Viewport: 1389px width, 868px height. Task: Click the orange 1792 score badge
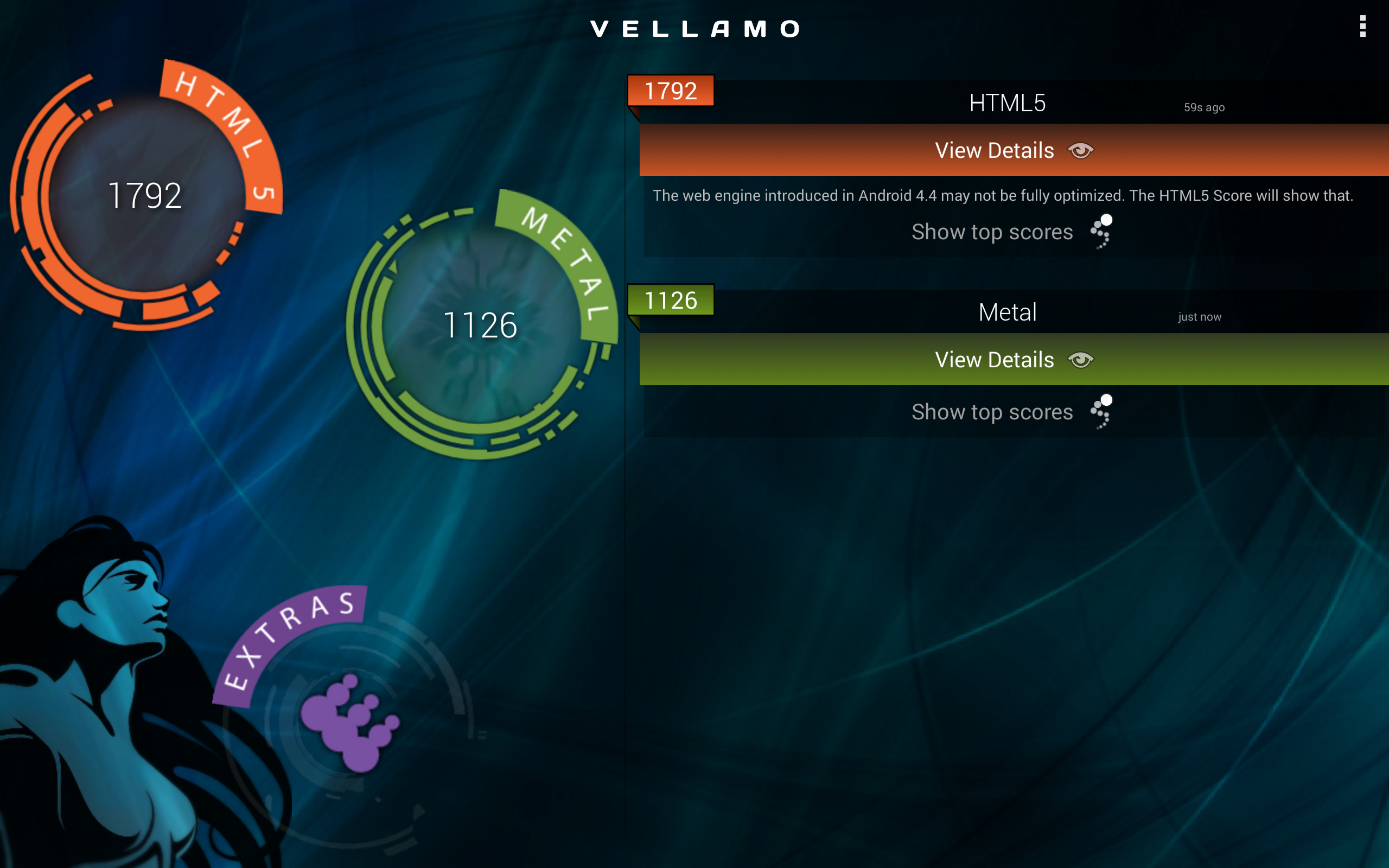[671, 91]
